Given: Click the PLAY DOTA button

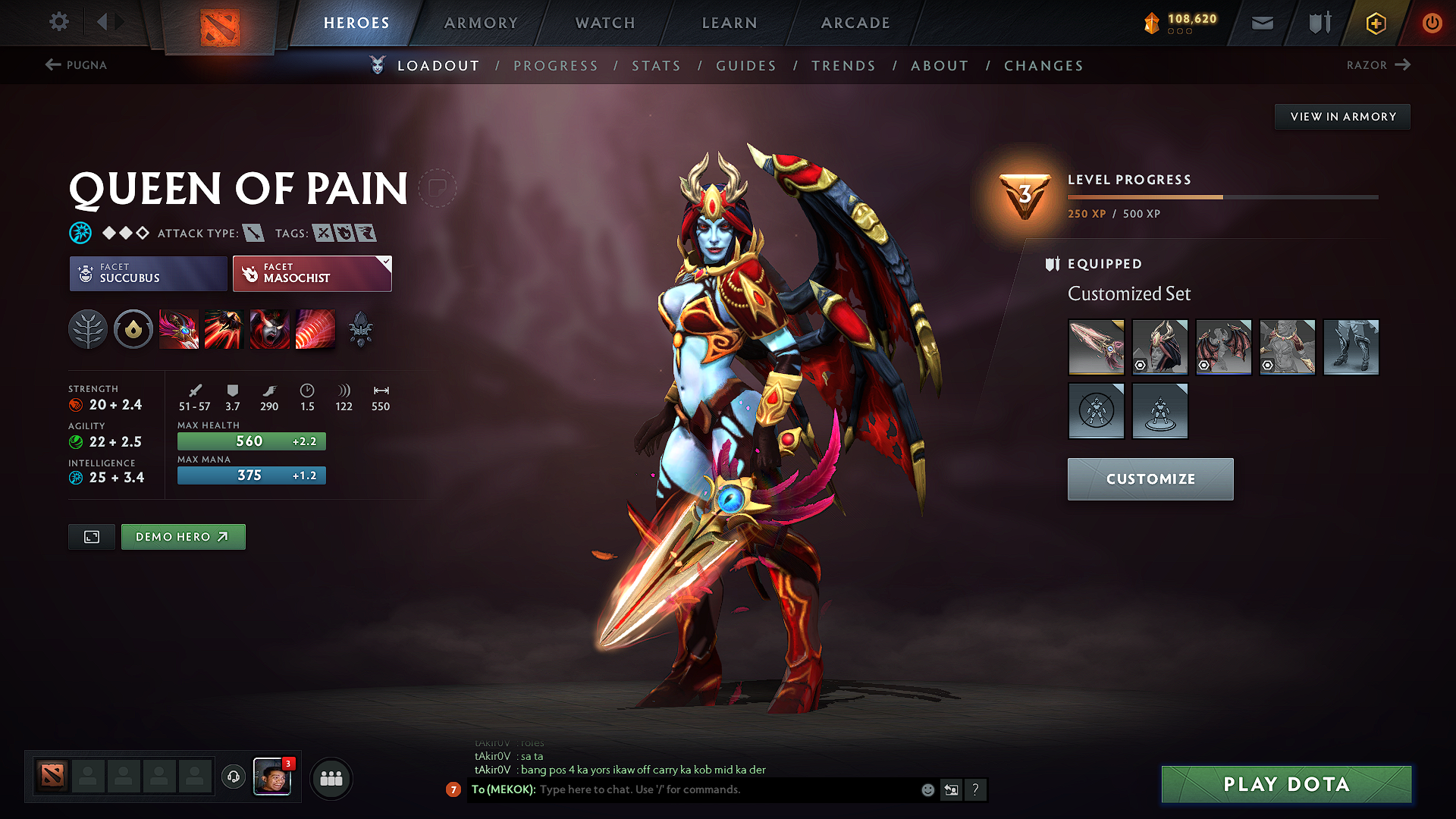Looking at the screenshot, I should 1285,784.
